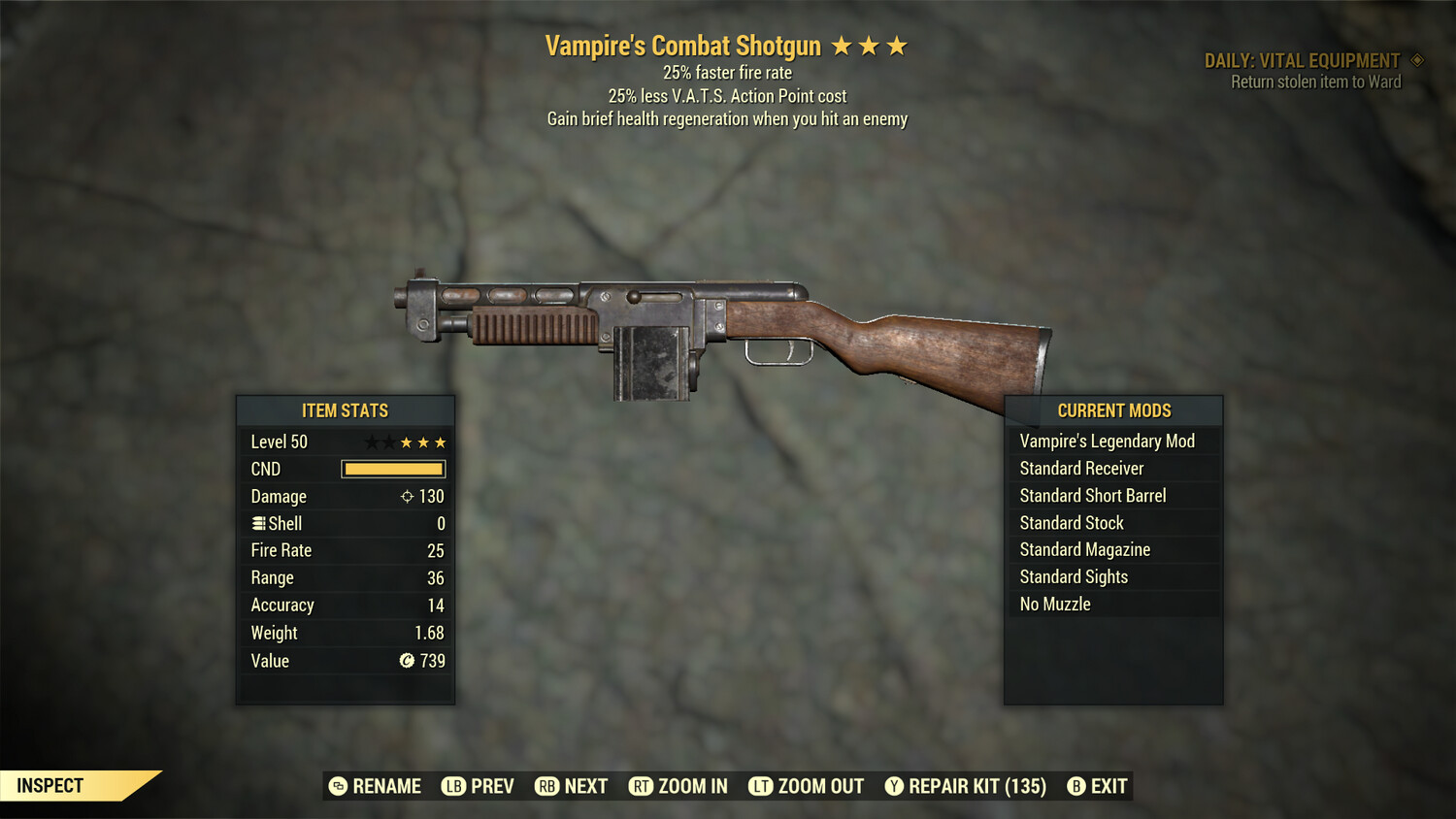
Task: Toggle the second star in the weapon title
Action: [x=871, y=44]
